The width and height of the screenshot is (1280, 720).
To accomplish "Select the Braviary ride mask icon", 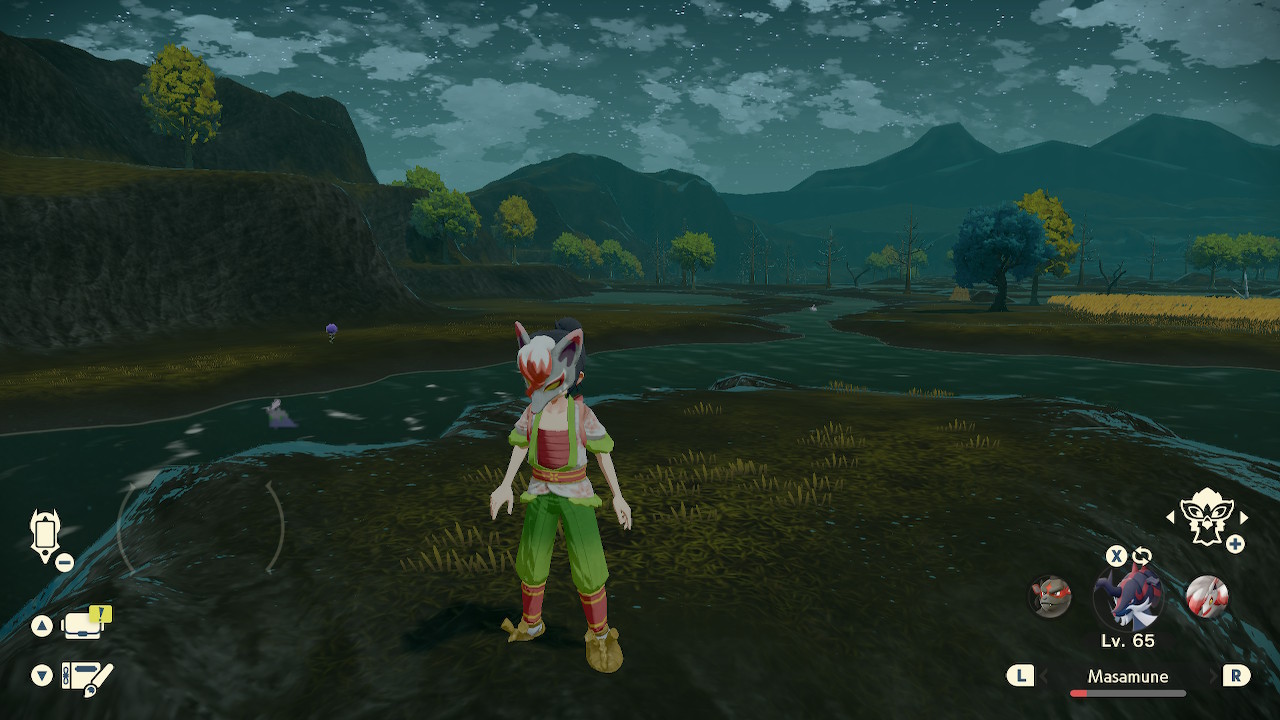I will 1206,518.
